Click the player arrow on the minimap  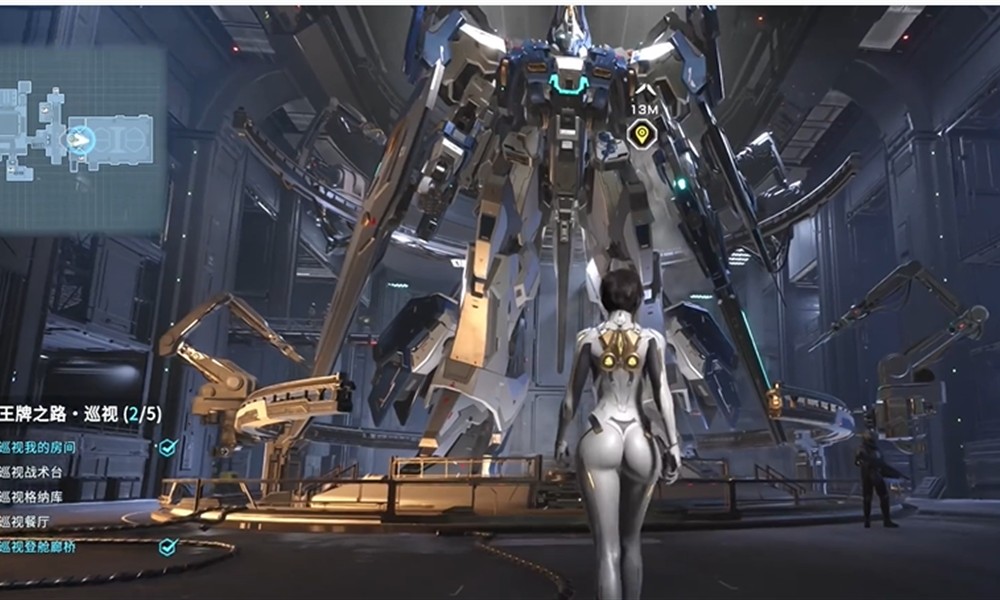(x=78, y=141)
